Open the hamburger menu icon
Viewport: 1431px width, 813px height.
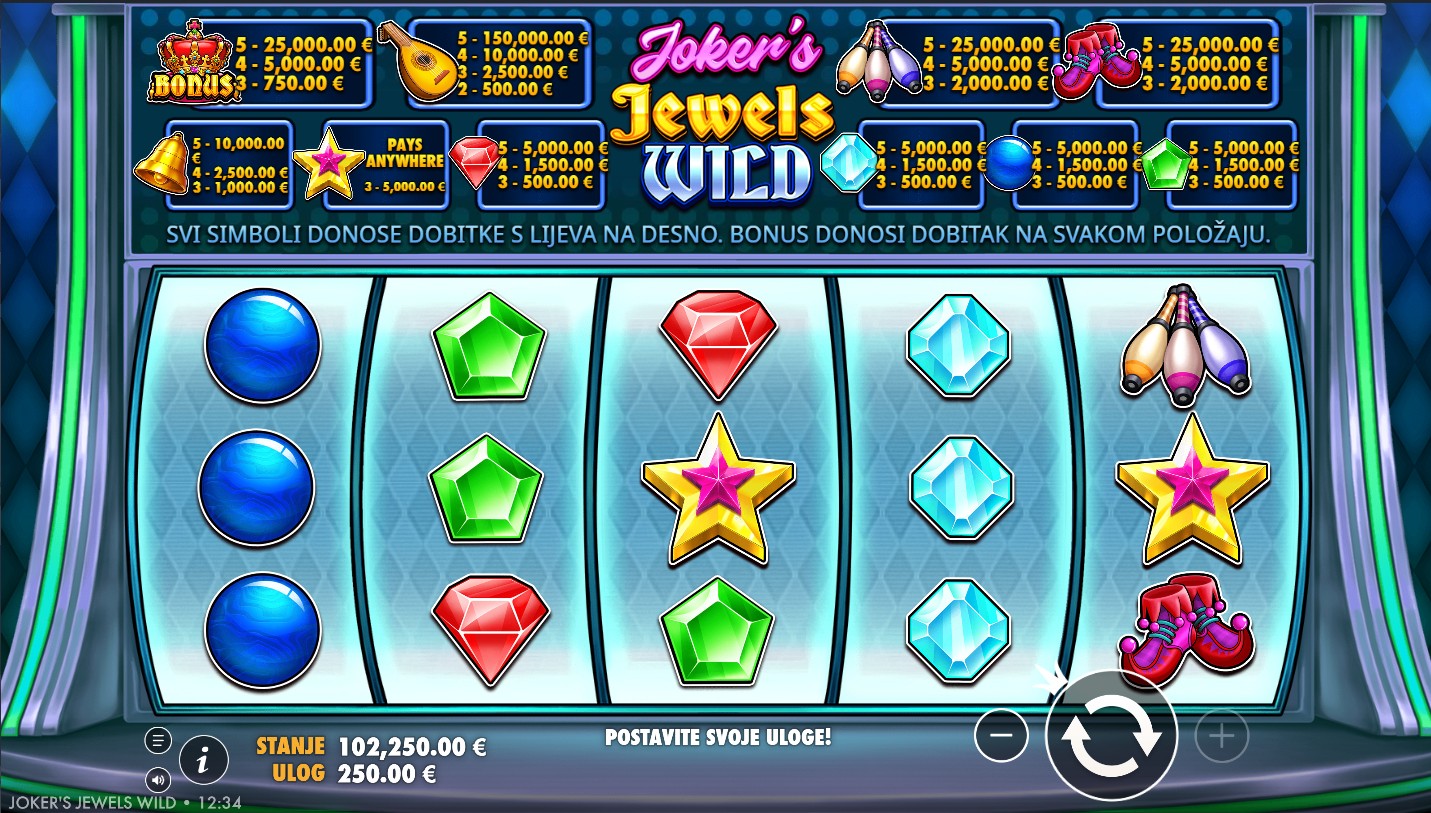pos(158,740)
